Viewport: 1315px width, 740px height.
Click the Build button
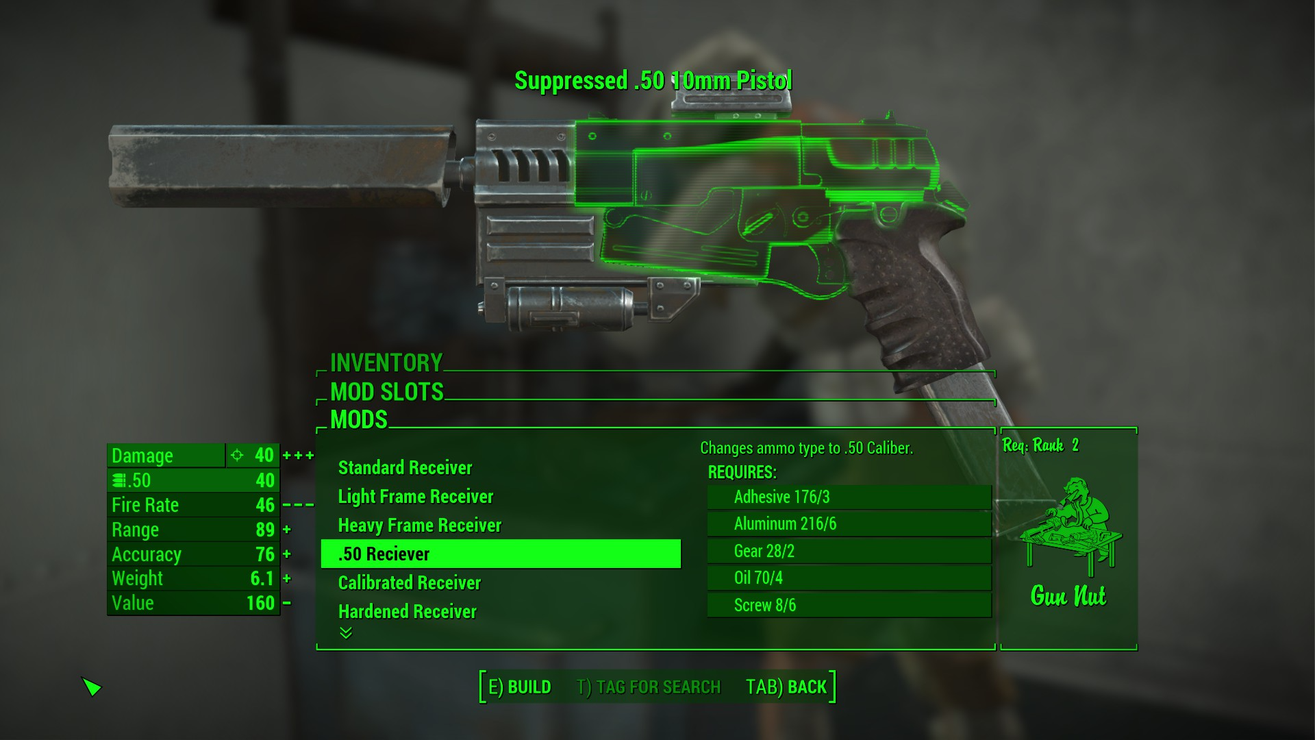point(519,687)
